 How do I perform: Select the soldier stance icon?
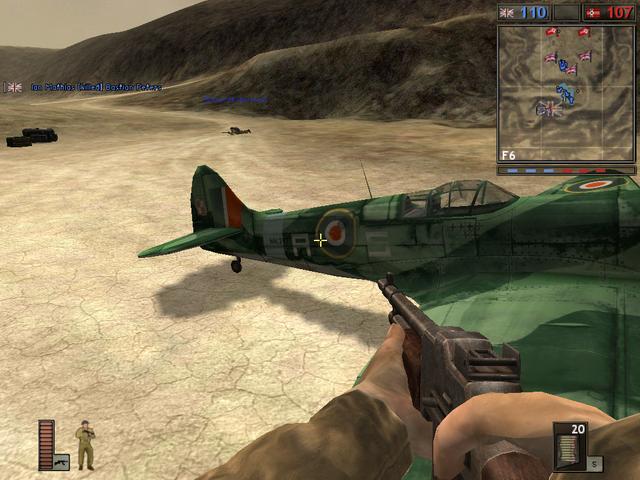(x=85, y=445)
